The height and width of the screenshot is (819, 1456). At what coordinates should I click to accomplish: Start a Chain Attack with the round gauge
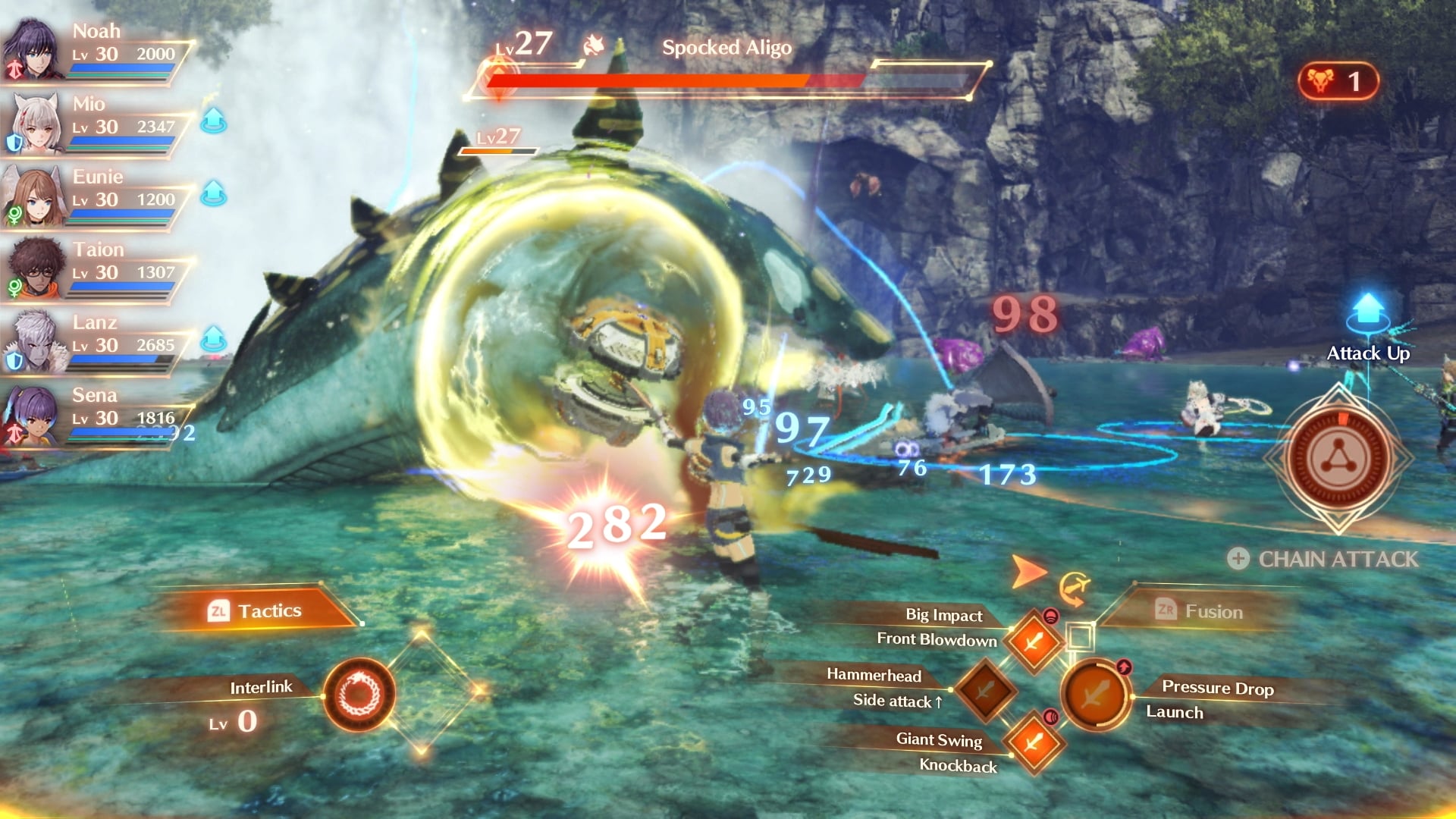pyautogui.click(x=1338, y=459)
